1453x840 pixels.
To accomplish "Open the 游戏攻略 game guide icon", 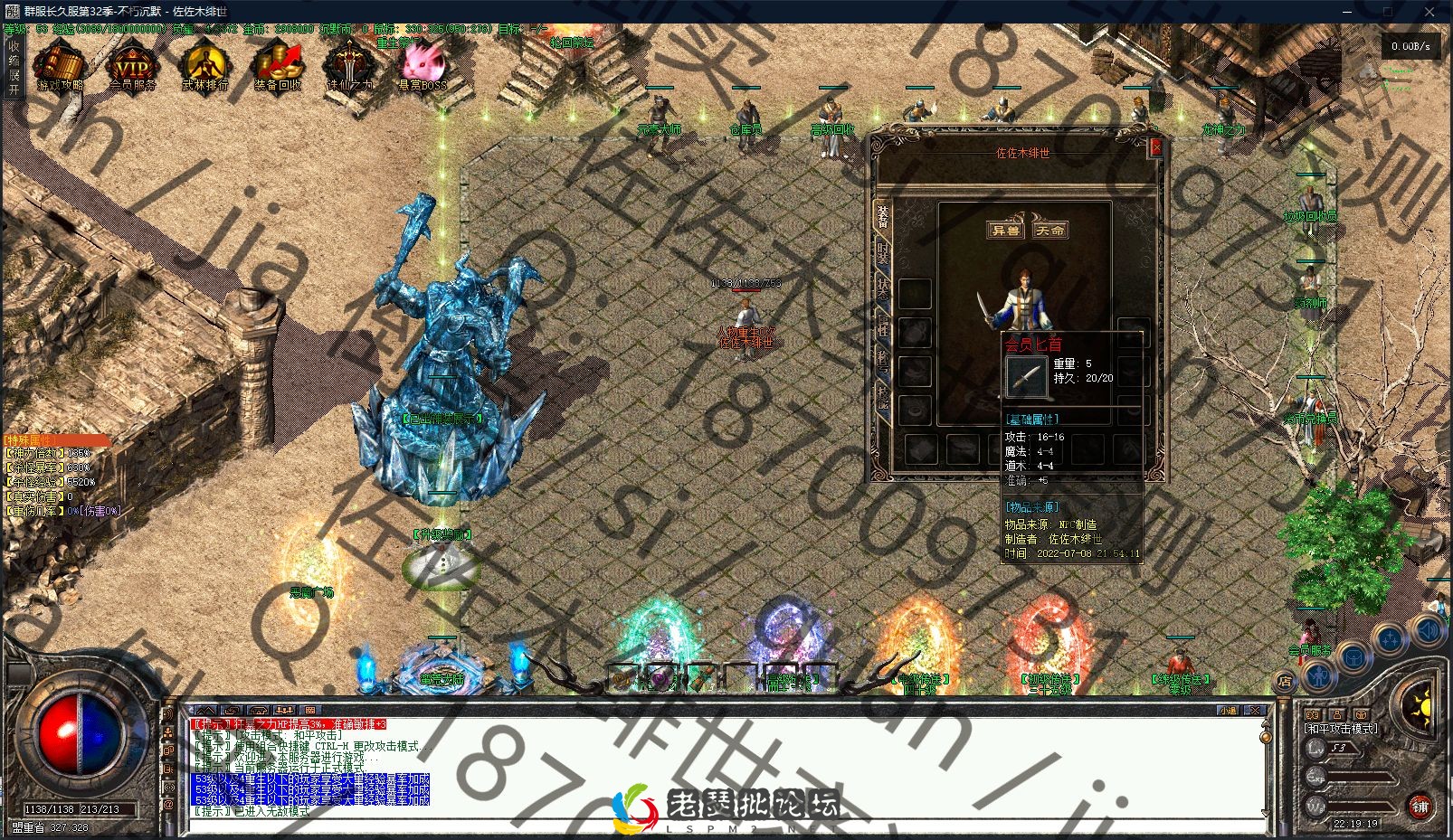I will click(60, 66).
